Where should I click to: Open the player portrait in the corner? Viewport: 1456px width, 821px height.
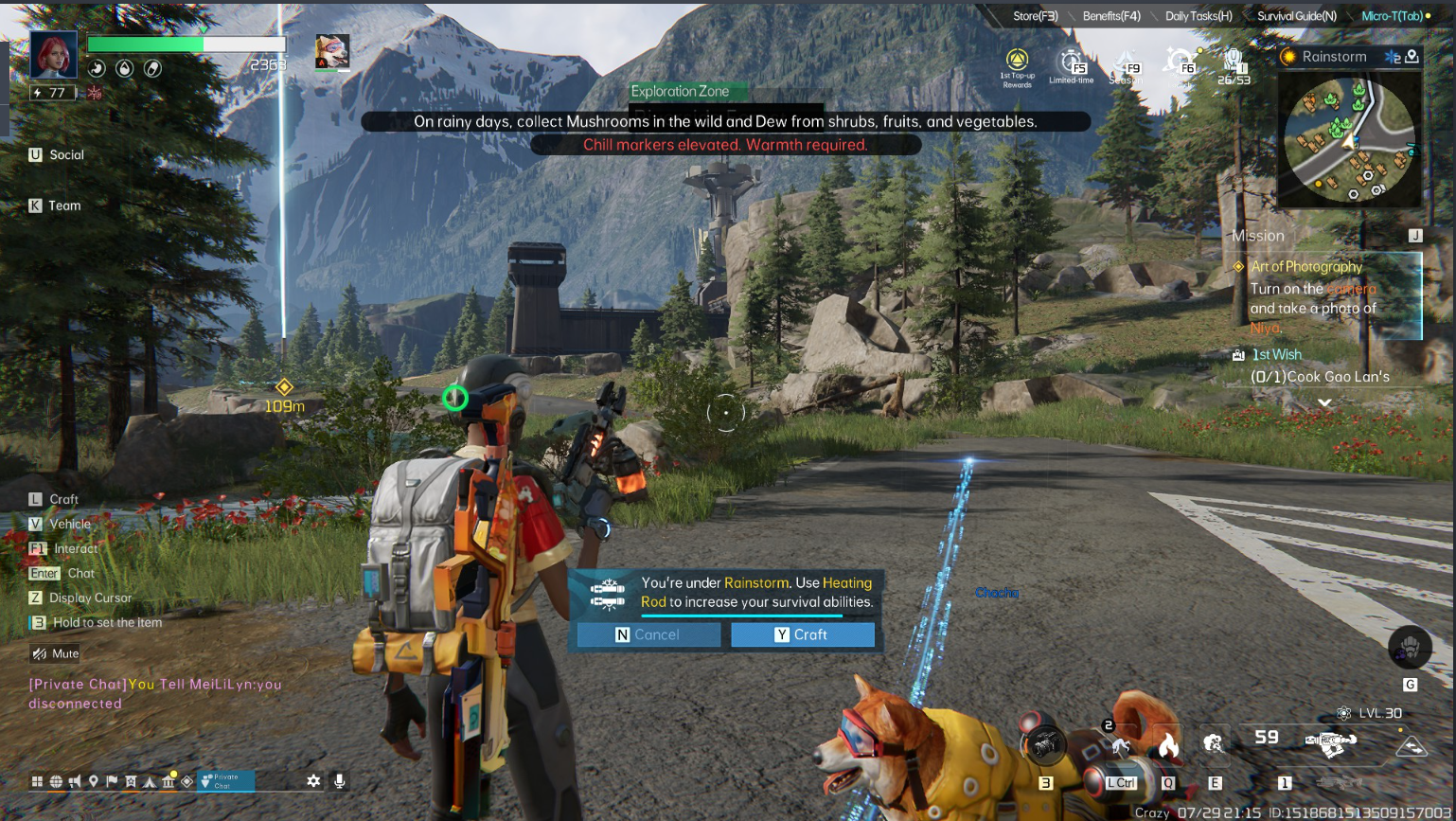pyautogui.click(x=54, y=54)
